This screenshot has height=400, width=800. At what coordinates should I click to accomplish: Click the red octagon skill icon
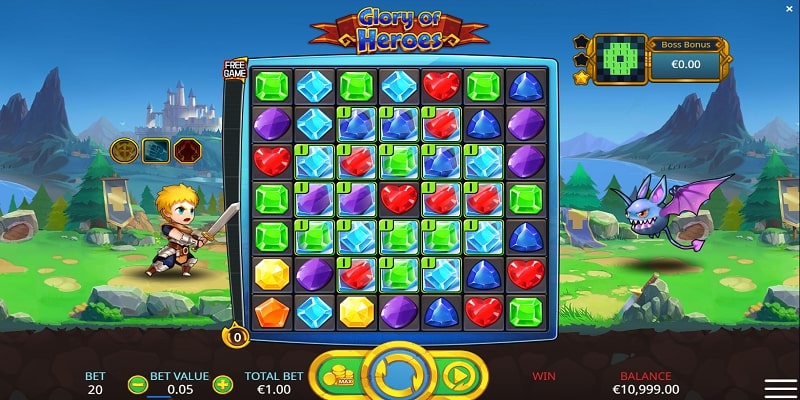[x=189, y=150]
